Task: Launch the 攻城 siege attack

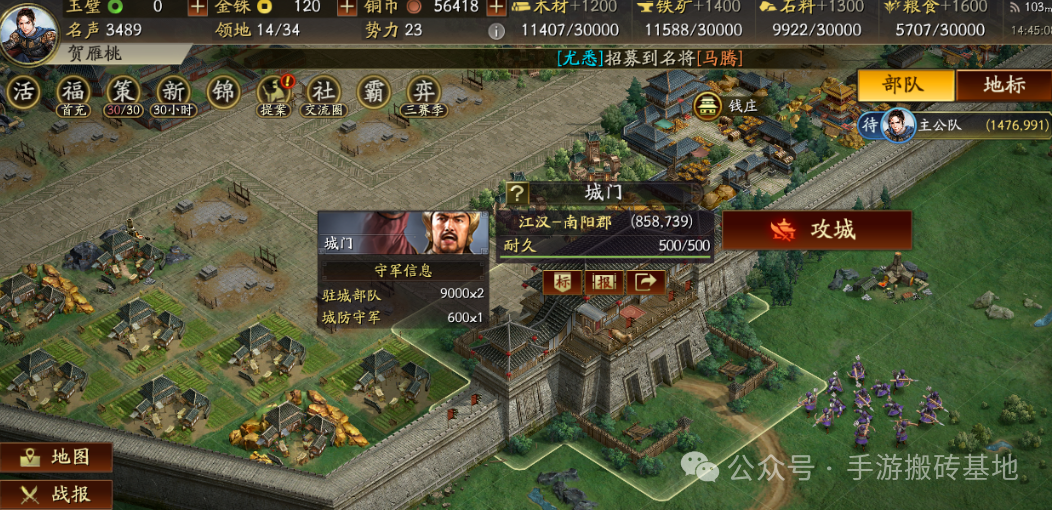Action: 817,230
